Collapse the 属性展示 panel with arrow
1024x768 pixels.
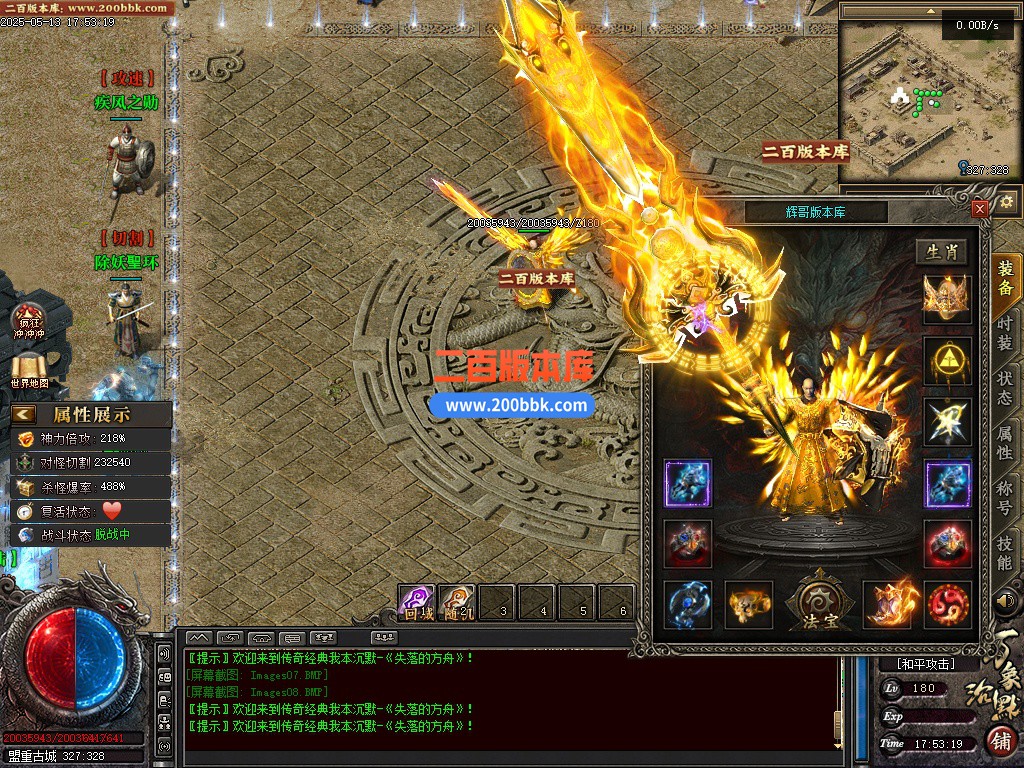click(x=24, y=414)
